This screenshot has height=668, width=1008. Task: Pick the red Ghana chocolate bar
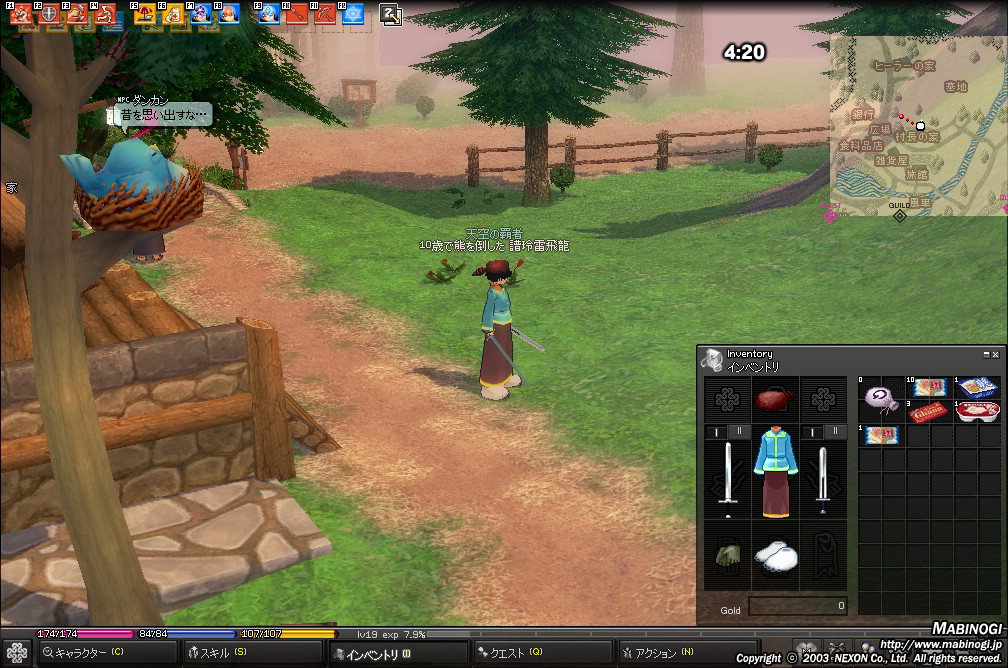(x=927, y=411)
